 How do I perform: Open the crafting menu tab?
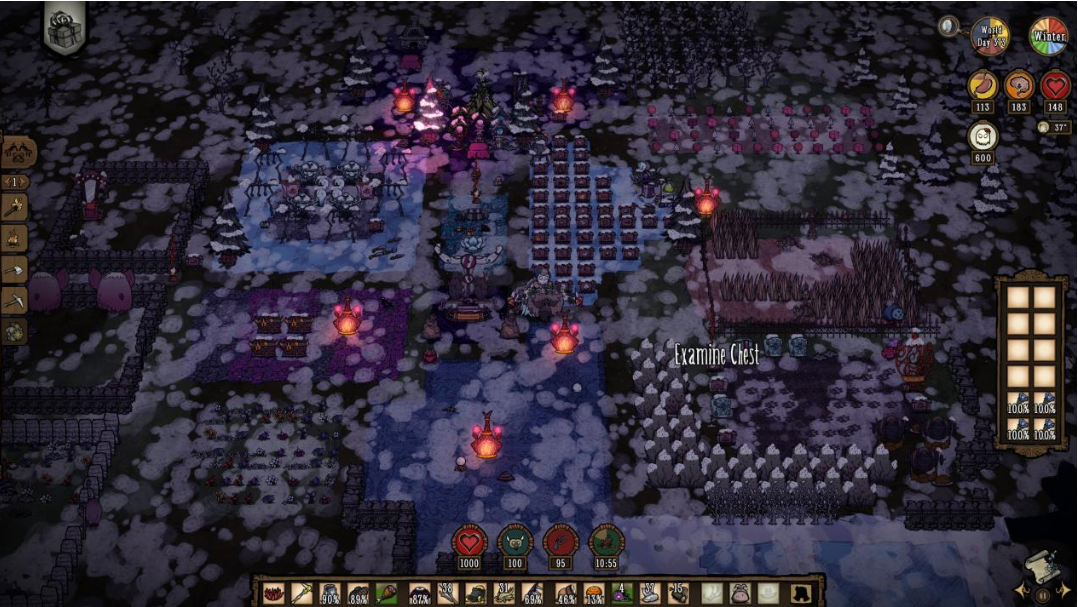[x=19, y=152]
